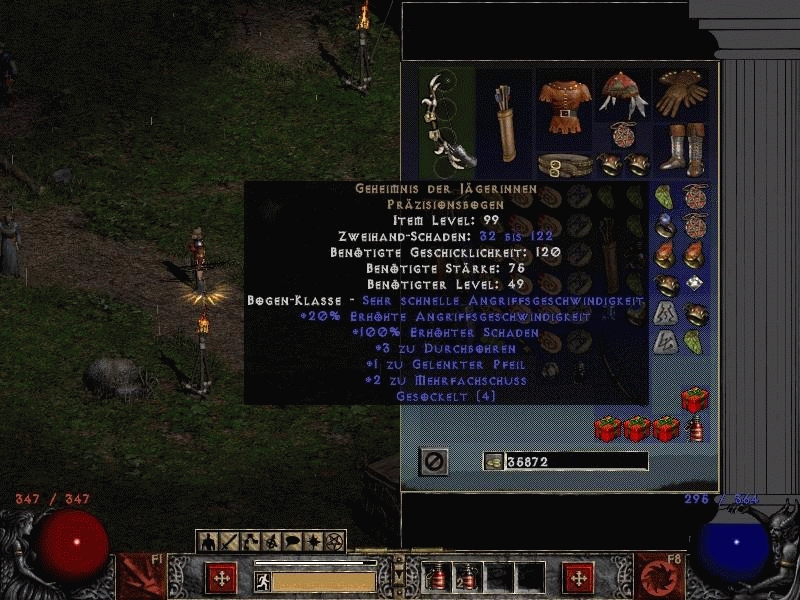Image resolution: width=800 pixels, height=600 pixels.
Task: Open character screen from the silhouette icon
Action: coord(208,542)
